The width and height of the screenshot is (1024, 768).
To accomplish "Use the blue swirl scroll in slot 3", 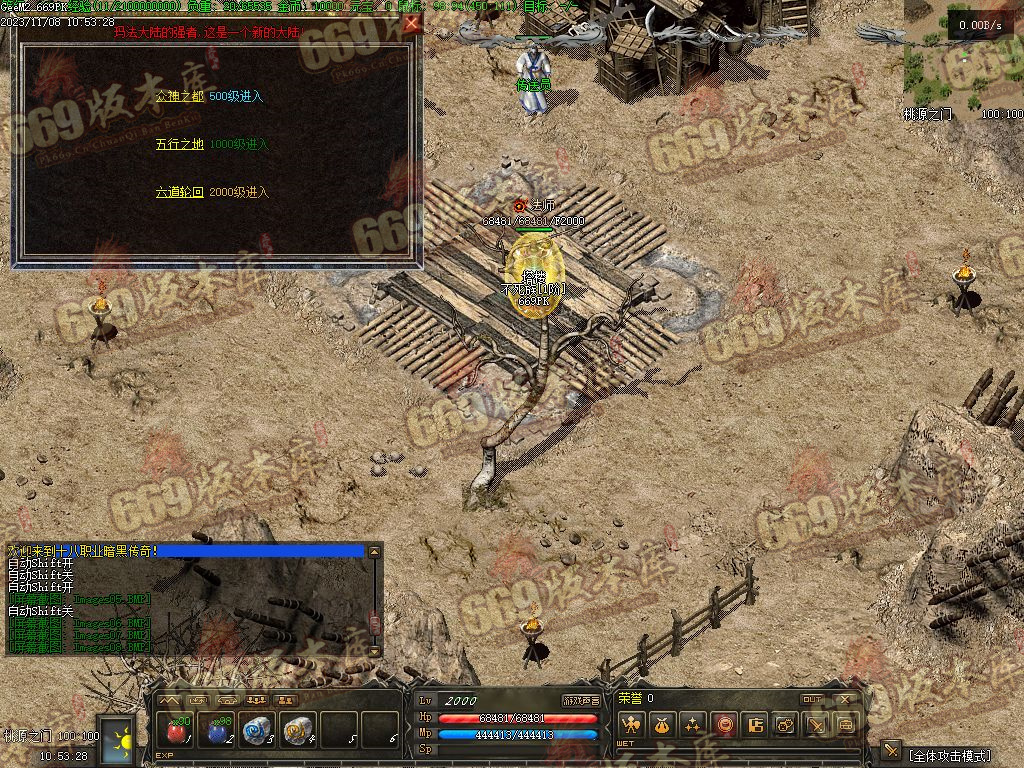I will point(258,730).
